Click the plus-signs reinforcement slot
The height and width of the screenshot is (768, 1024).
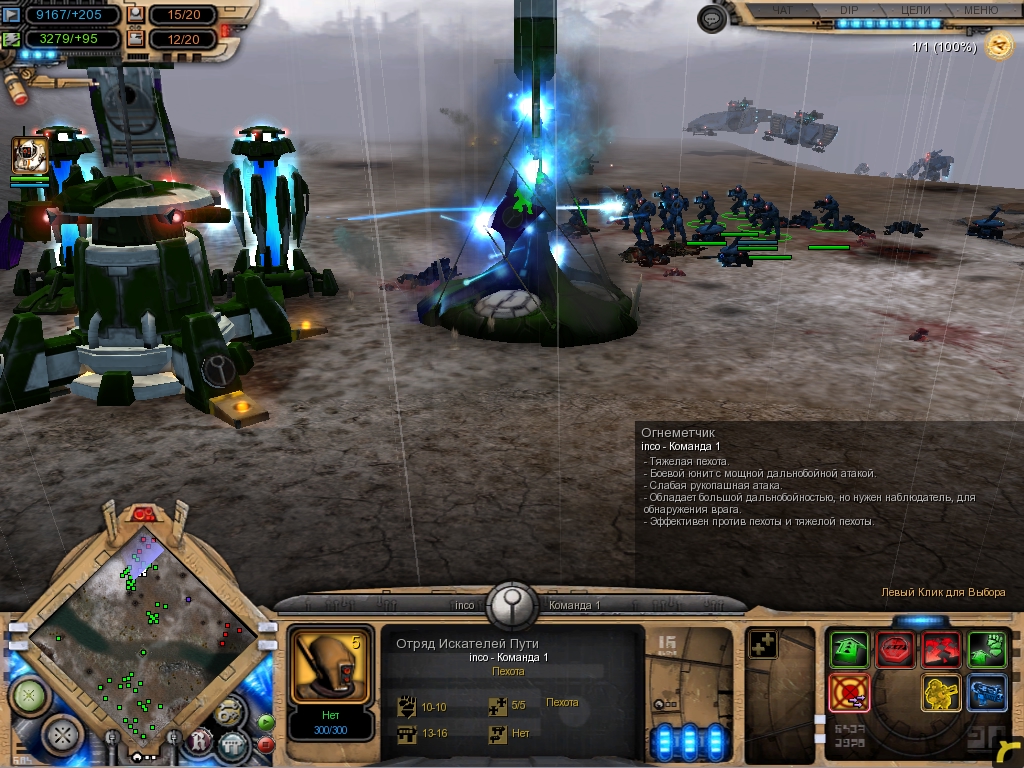763,646
